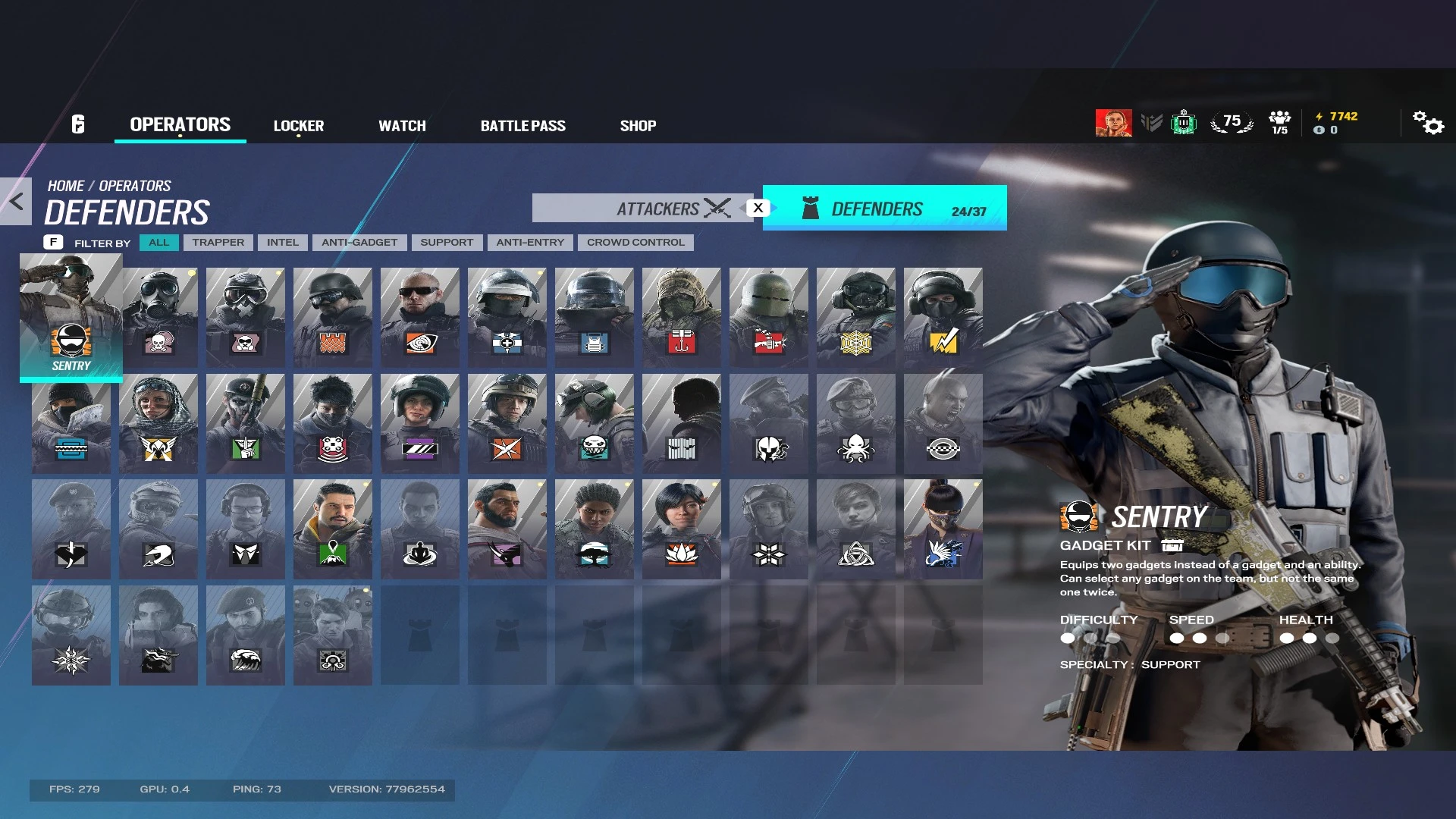Select the Smoke operator portrait
Image resolution: width=1456 pixels, height=819 pixels.
coord(158,316)
